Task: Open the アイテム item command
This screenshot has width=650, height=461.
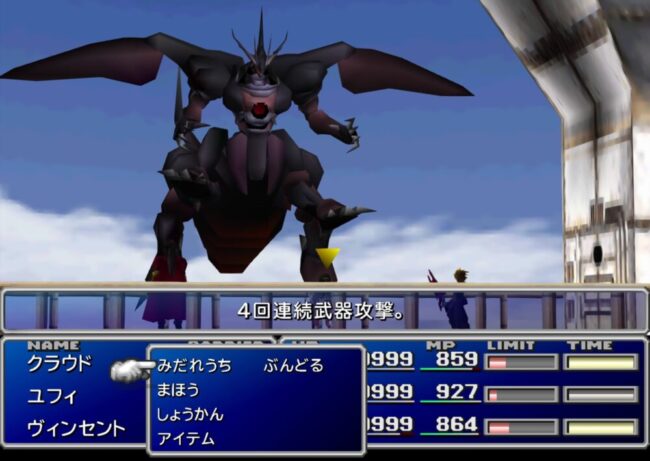Action: click(x=186, y=438)
